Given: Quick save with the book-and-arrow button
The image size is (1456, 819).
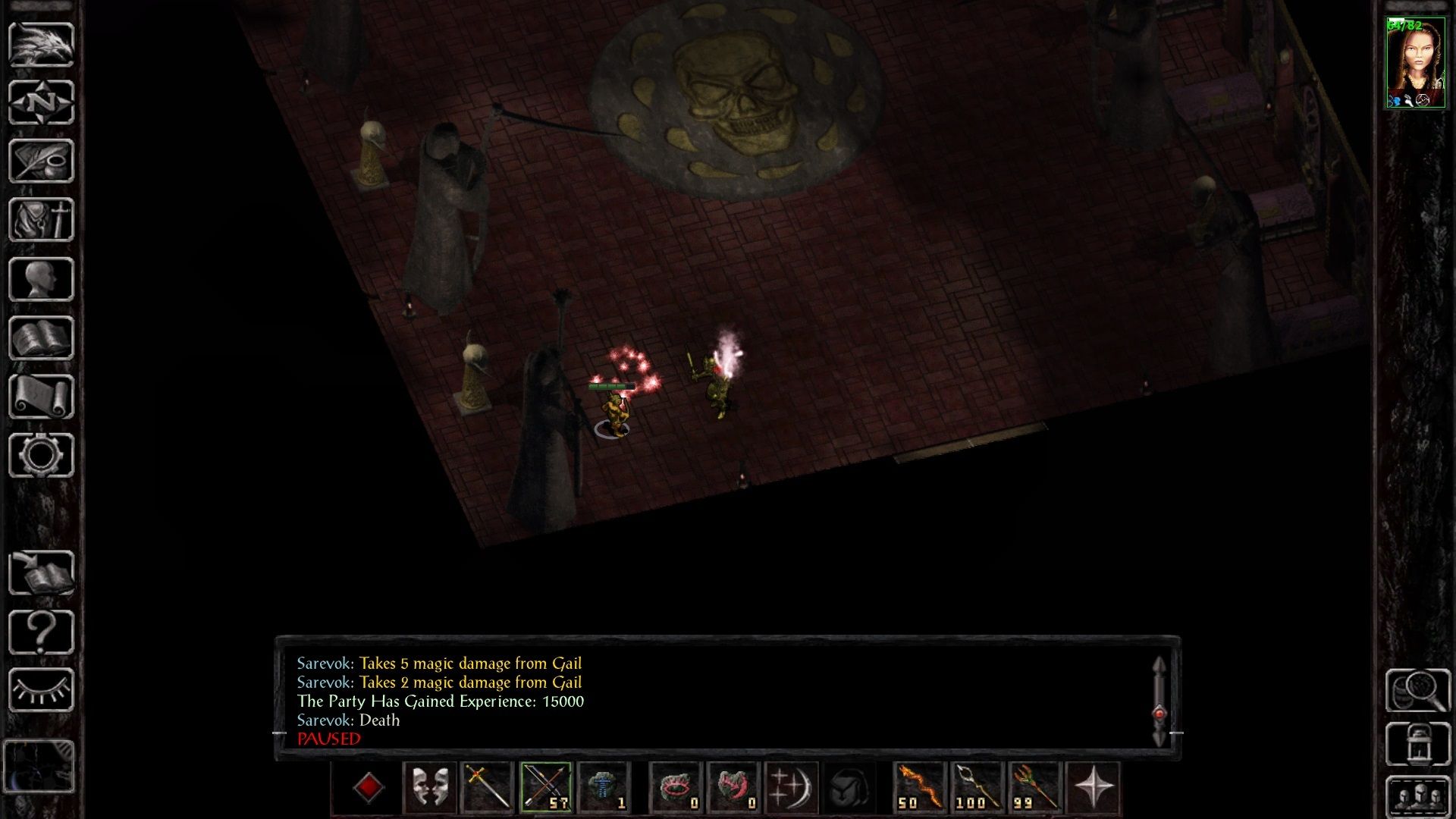Looking at the screenshot, I should point(41,573).
